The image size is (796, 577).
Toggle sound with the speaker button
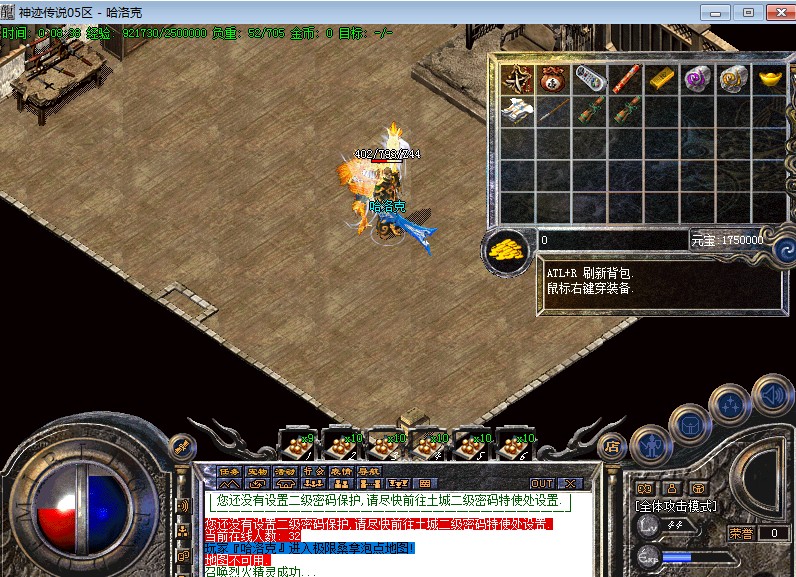(771, 394)
